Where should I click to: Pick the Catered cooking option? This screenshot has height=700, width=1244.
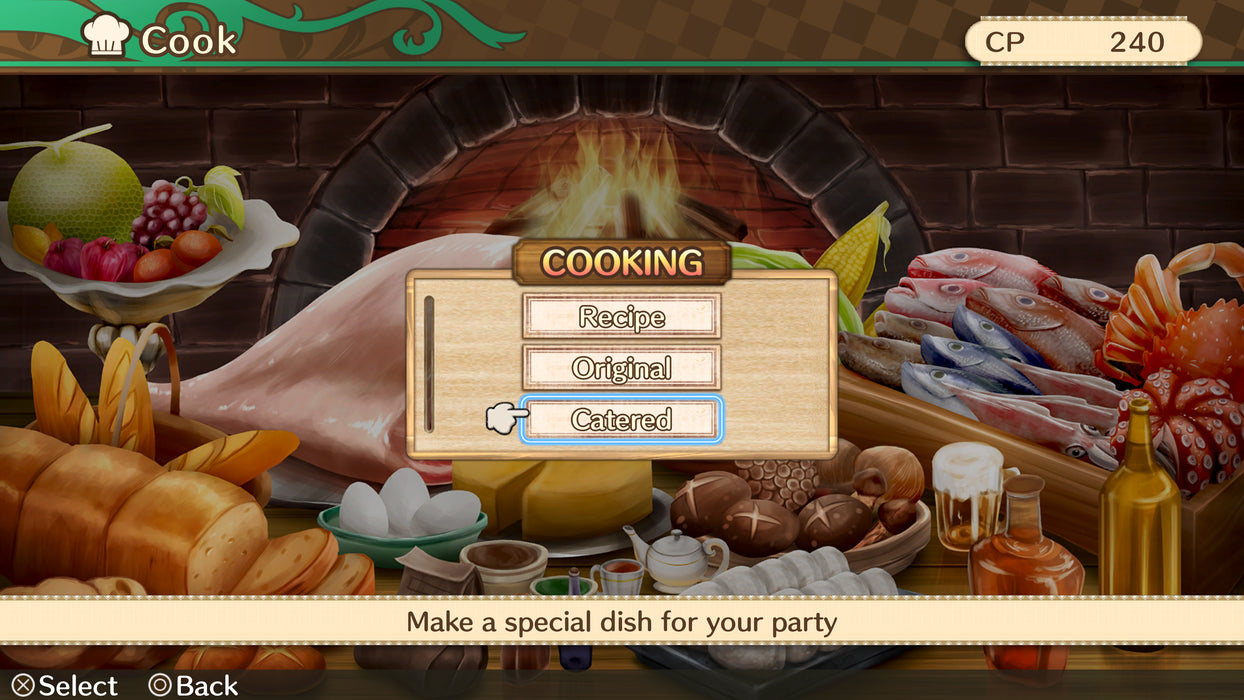click(x=620, y=420)
